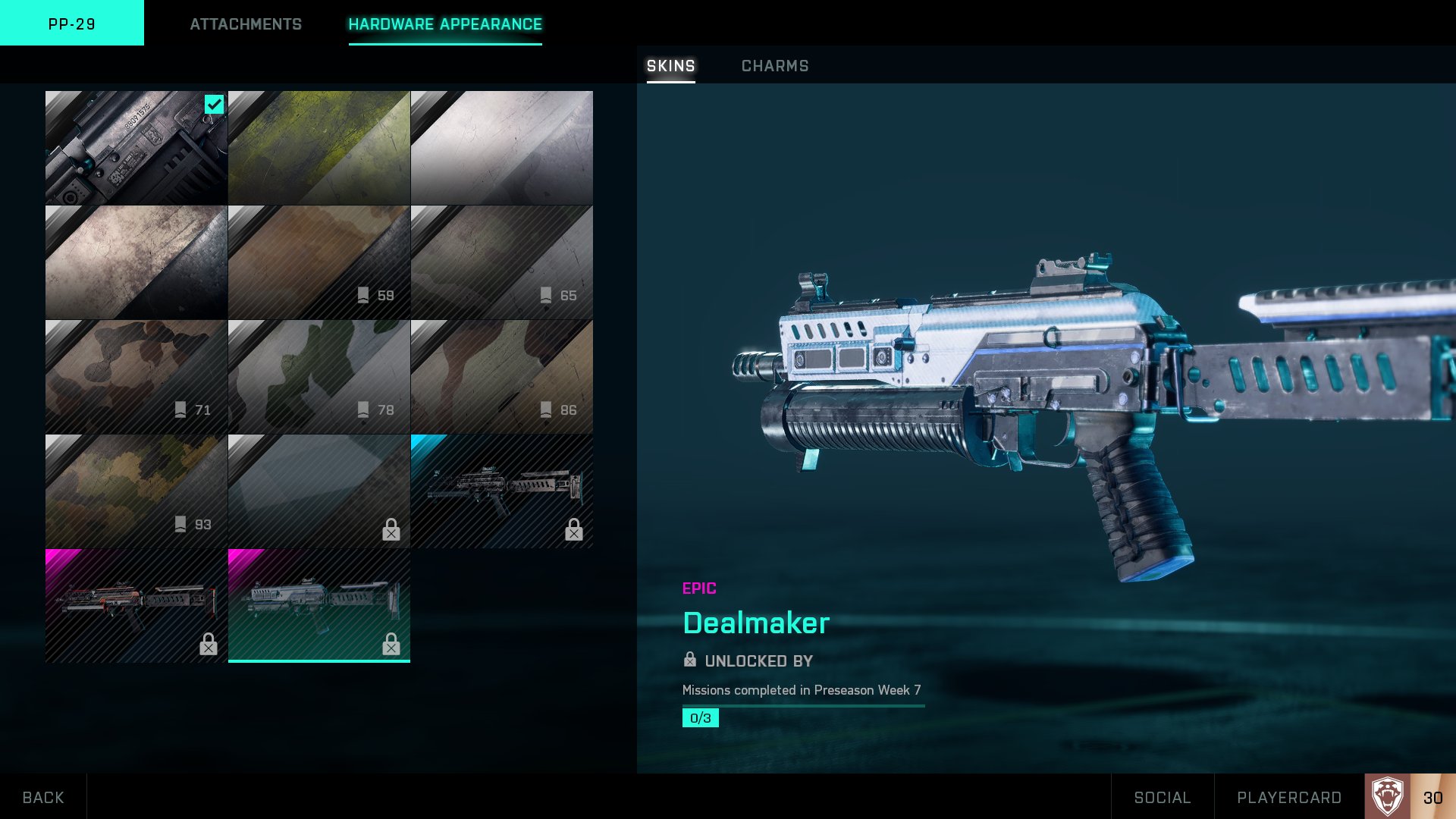
Task: Go back with the Back button
Action: [x=43, y=797]
